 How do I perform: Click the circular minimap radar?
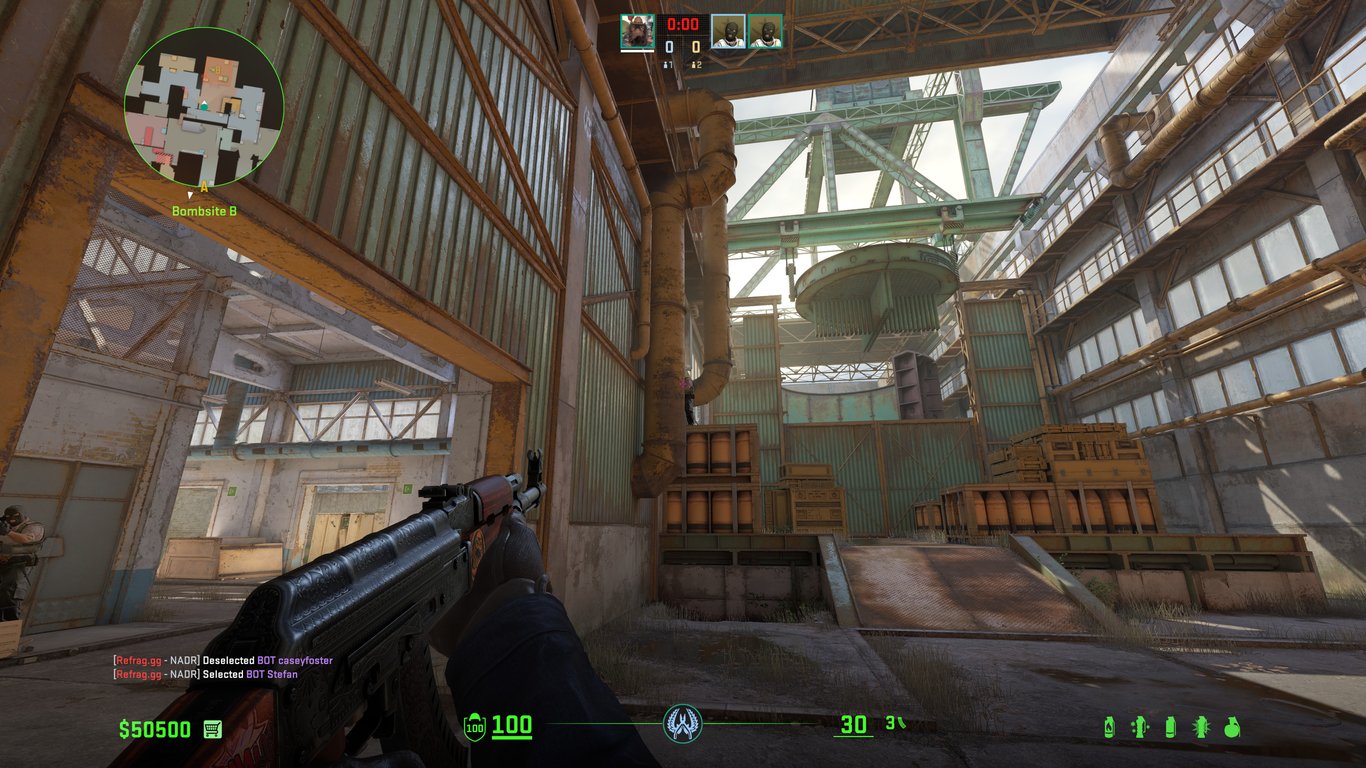tap(204, 107)
